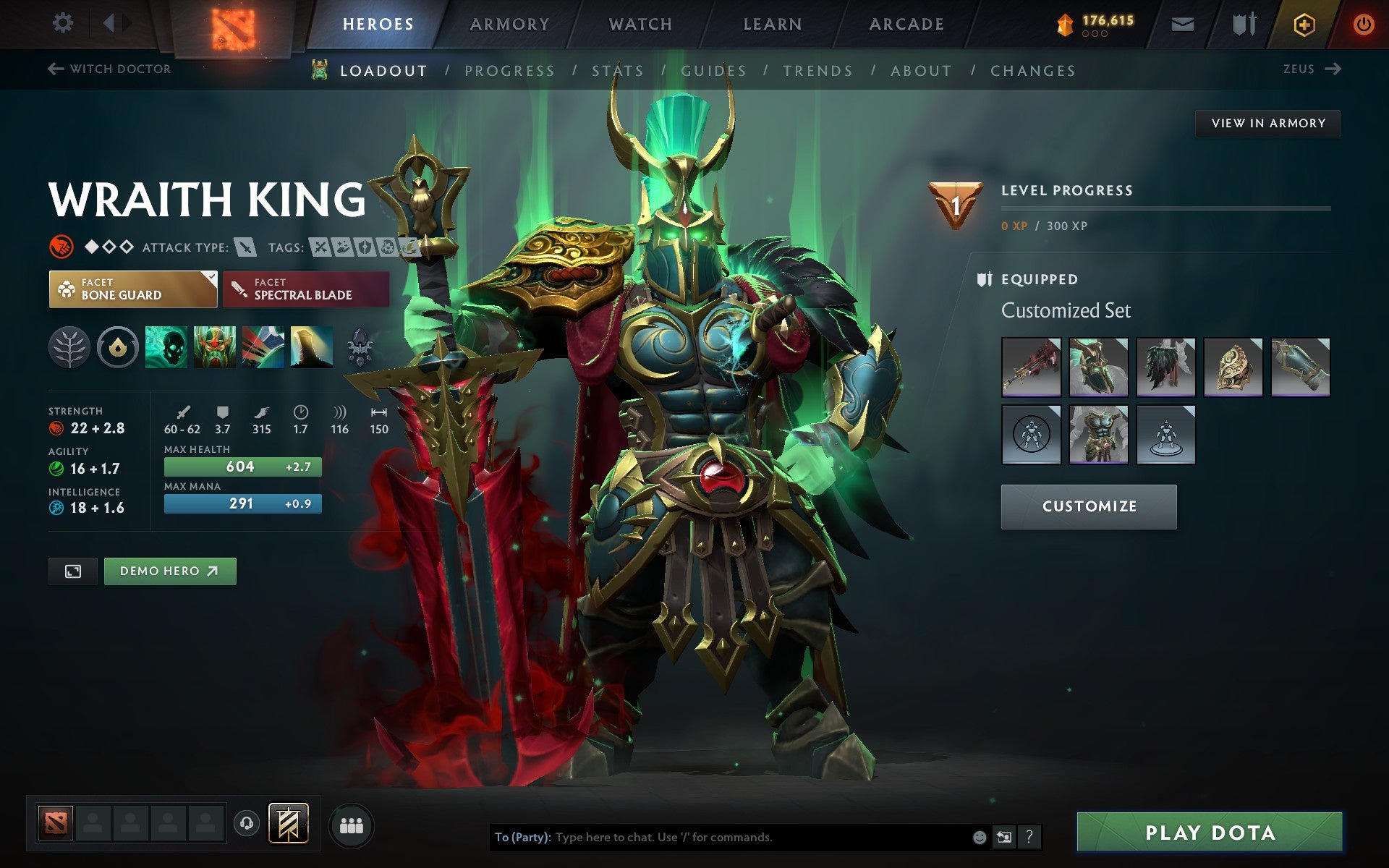This screenshot has width=1389, height=868.
Task: Select the Mortal Strike ability icon
Action: pyautogui.click(x=262, y=346)
